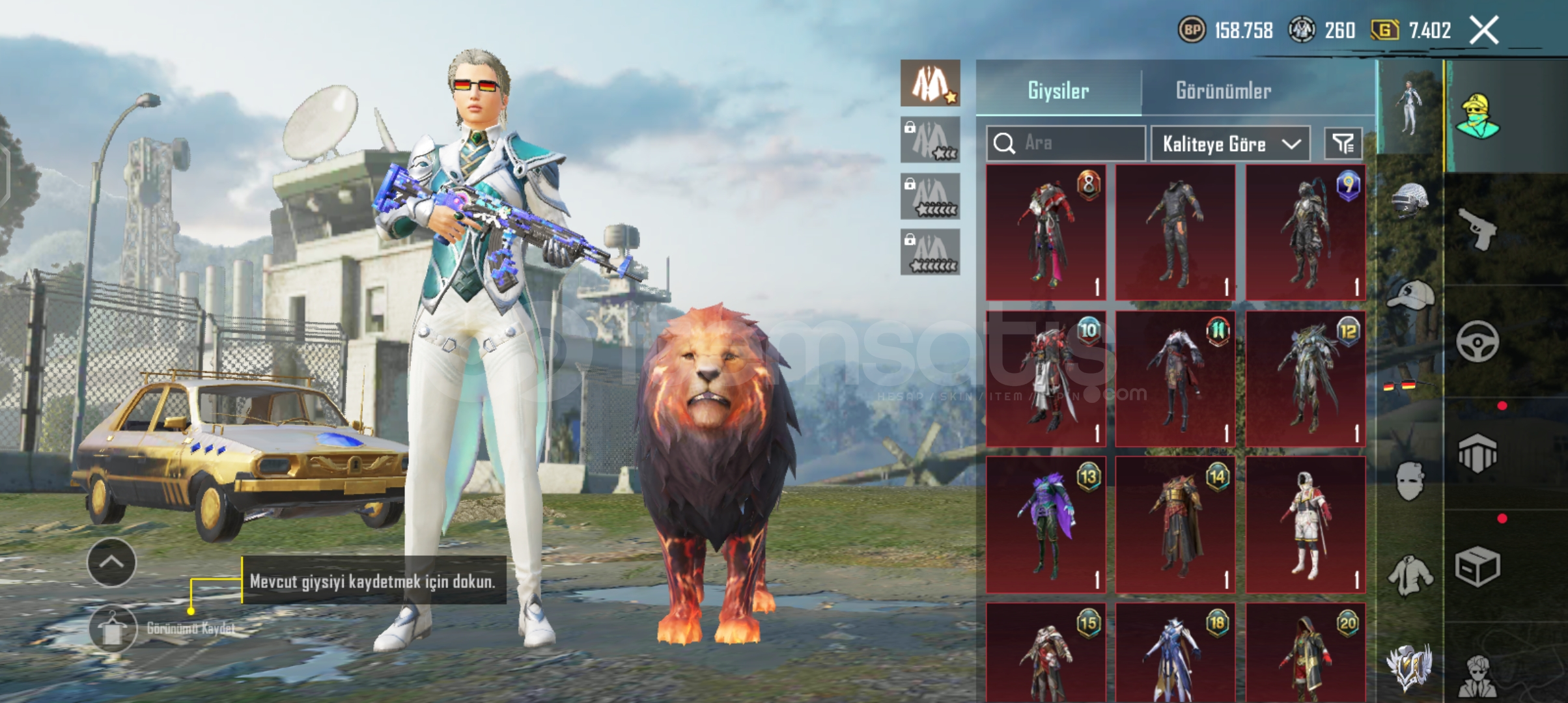
Task: Open the Görünümler tab
Action: (1223, 90)
